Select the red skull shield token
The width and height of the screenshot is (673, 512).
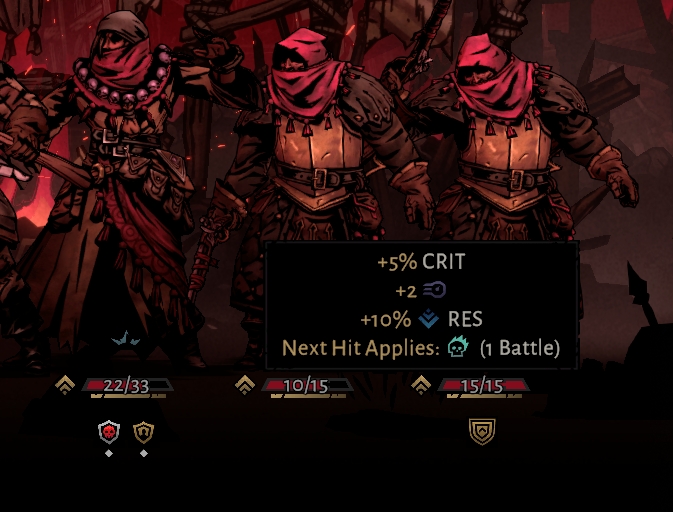click(x=109, y=432)
